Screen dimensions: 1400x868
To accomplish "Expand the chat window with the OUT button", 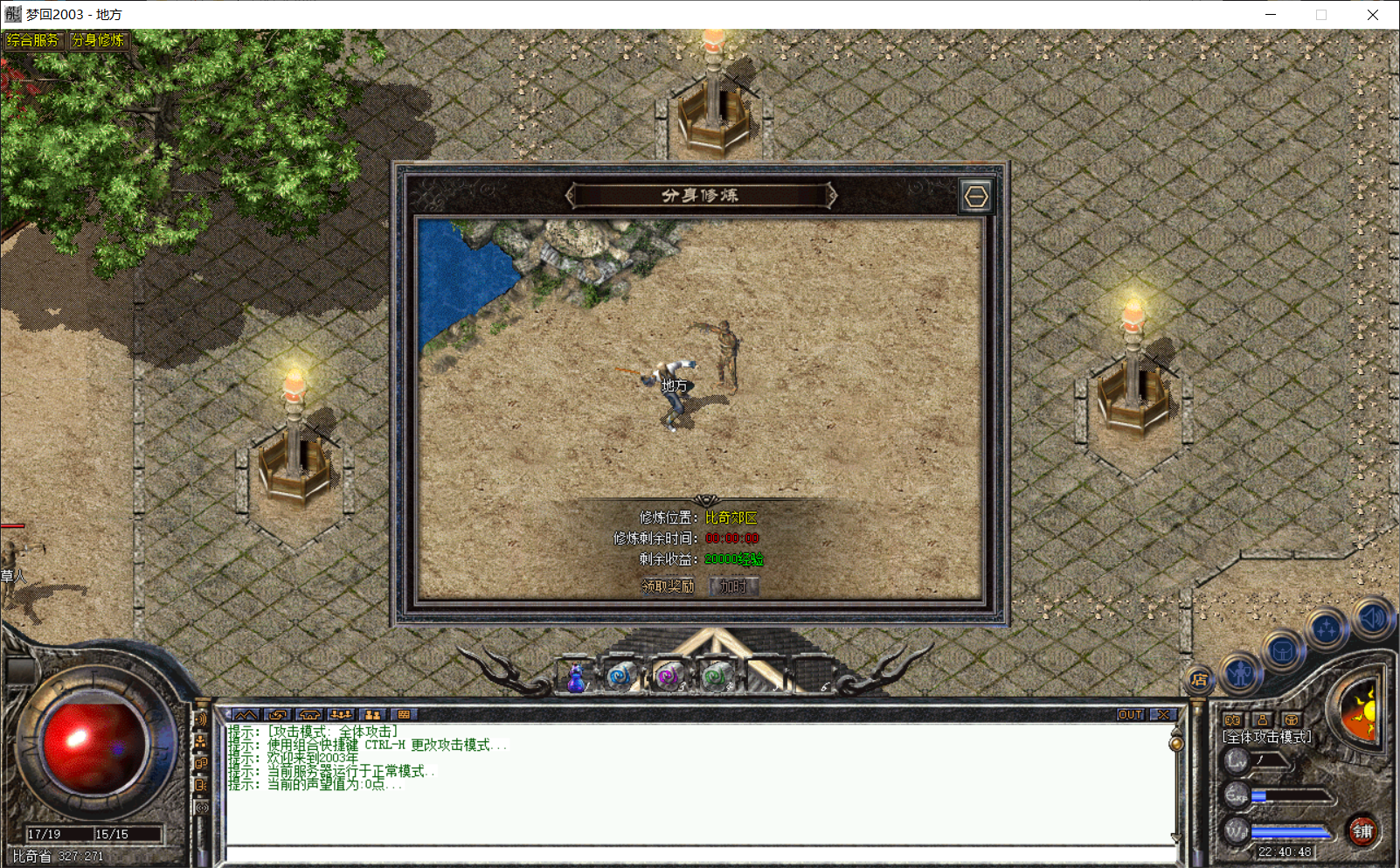I will tap(1129, 714).
